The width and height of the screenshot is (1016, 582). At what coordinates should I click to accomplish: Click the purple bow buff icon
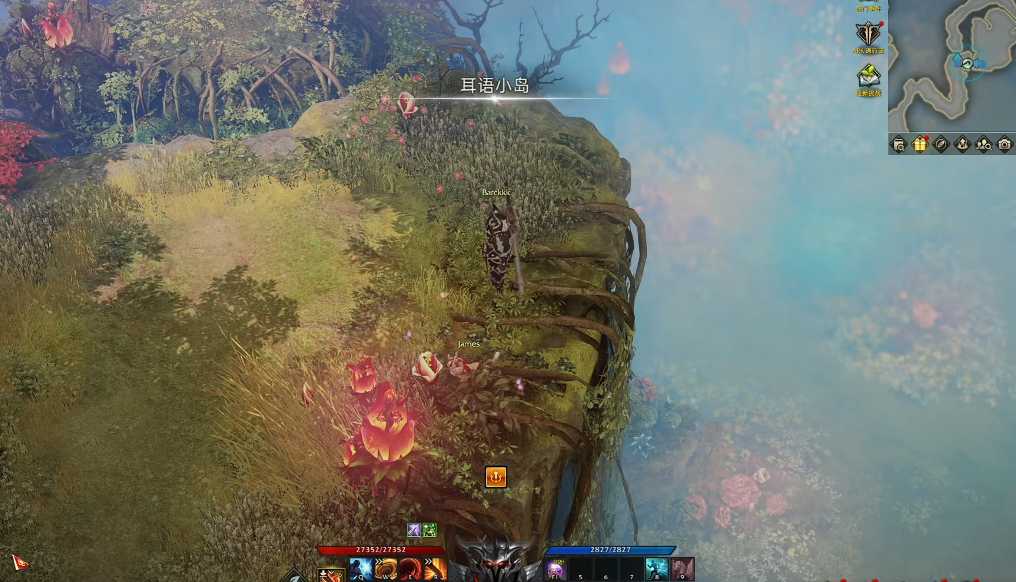pos(413,530)
